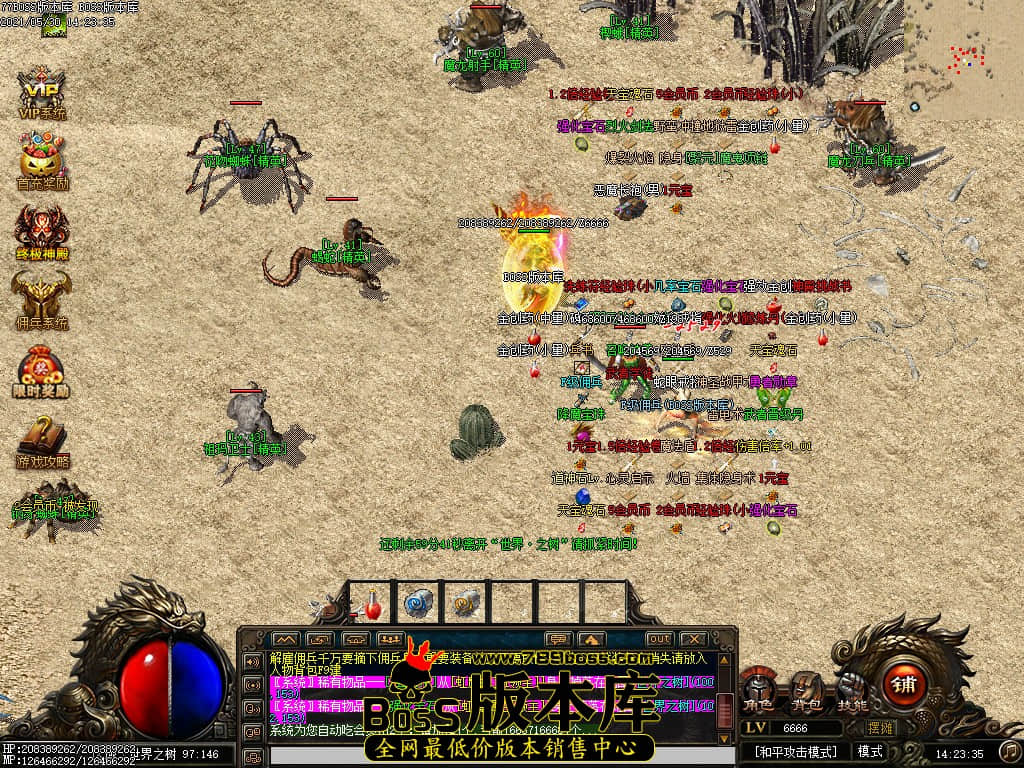Open the 佣兵系统 golden helmet icon
The height and width of the screenshot is (768, 1024).
coord(41,300)
